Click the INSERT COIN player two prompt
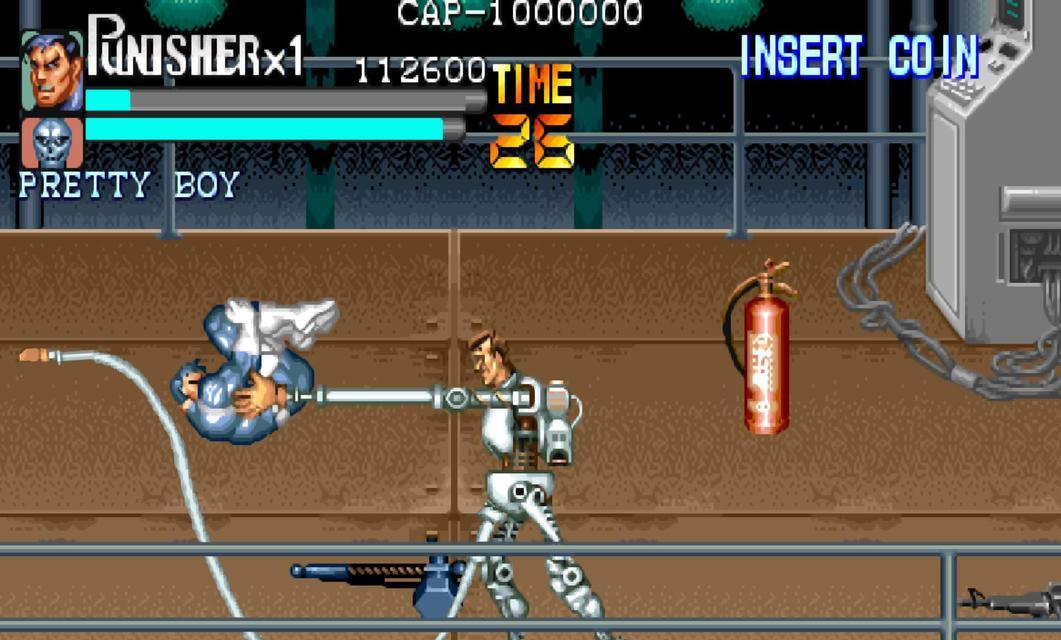 coord(859,57)
